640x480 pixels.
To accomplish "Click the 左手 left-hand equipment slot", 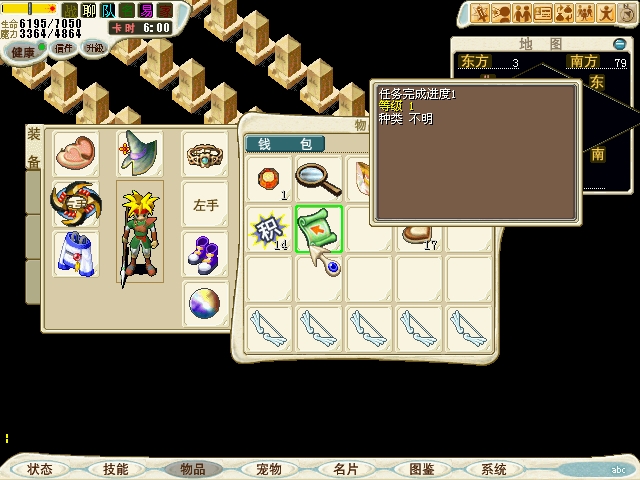I will pyautogui.click(x=205, y=205).
